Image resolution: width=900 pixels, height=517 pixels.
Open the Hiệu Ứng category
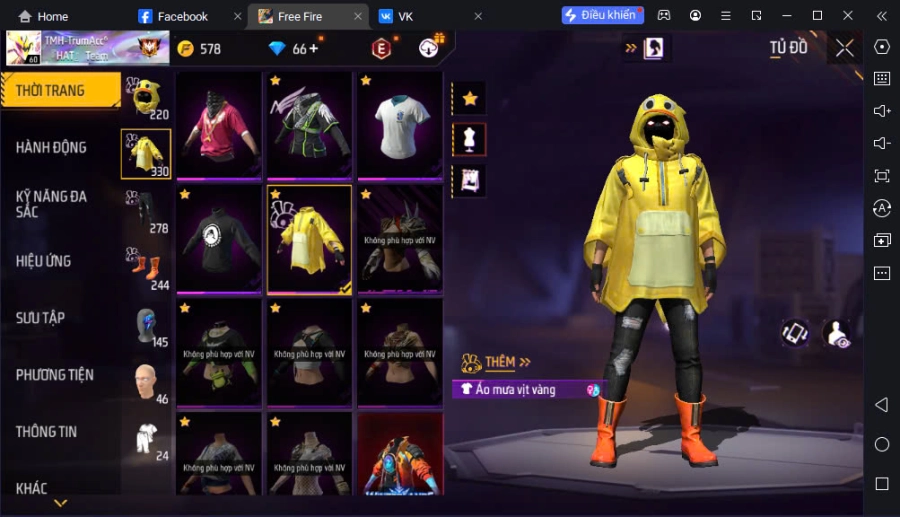tap(44, 261)
